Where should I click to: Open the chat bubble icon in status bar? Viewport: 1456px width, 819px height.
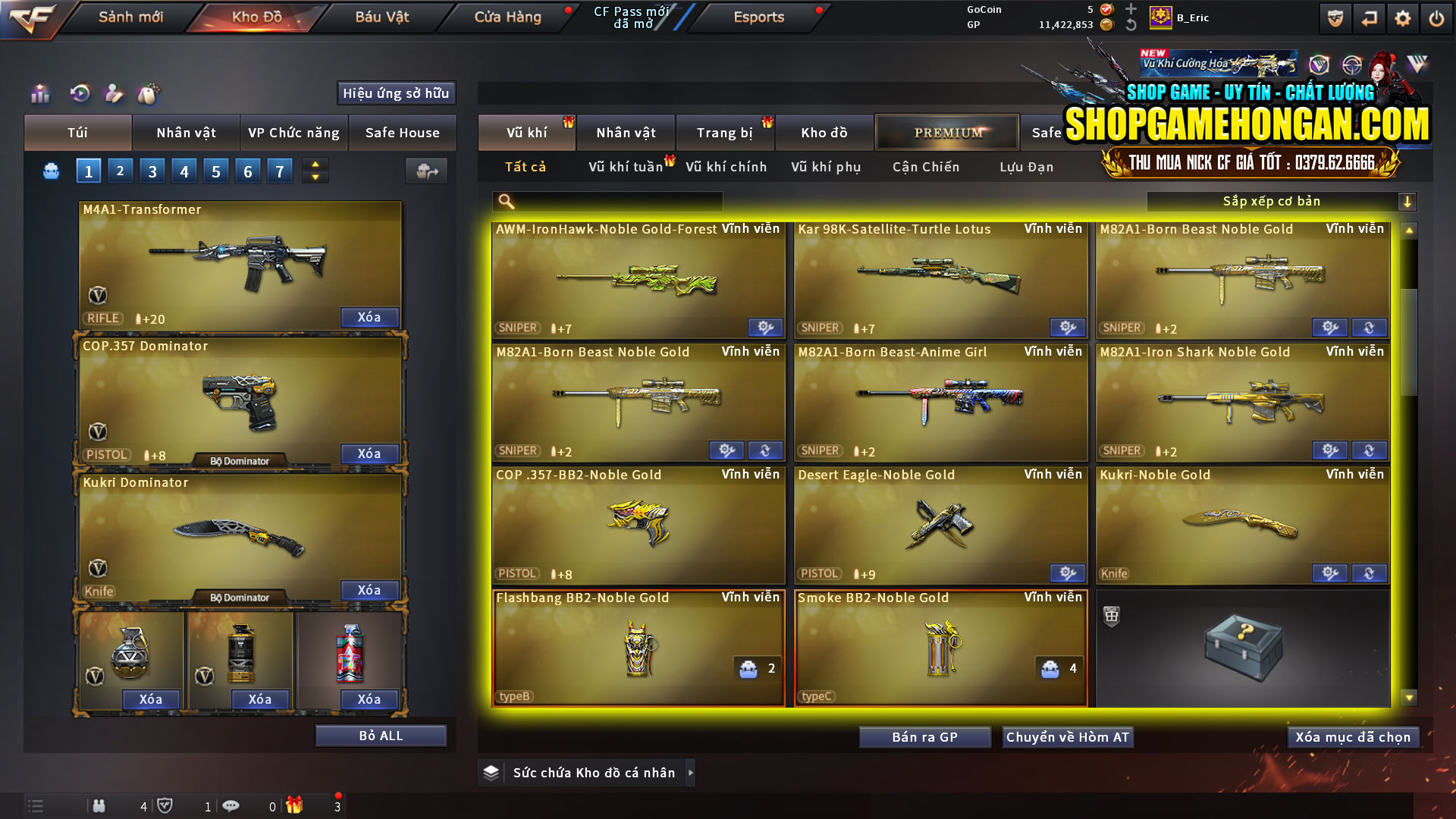tap(231, 806)
